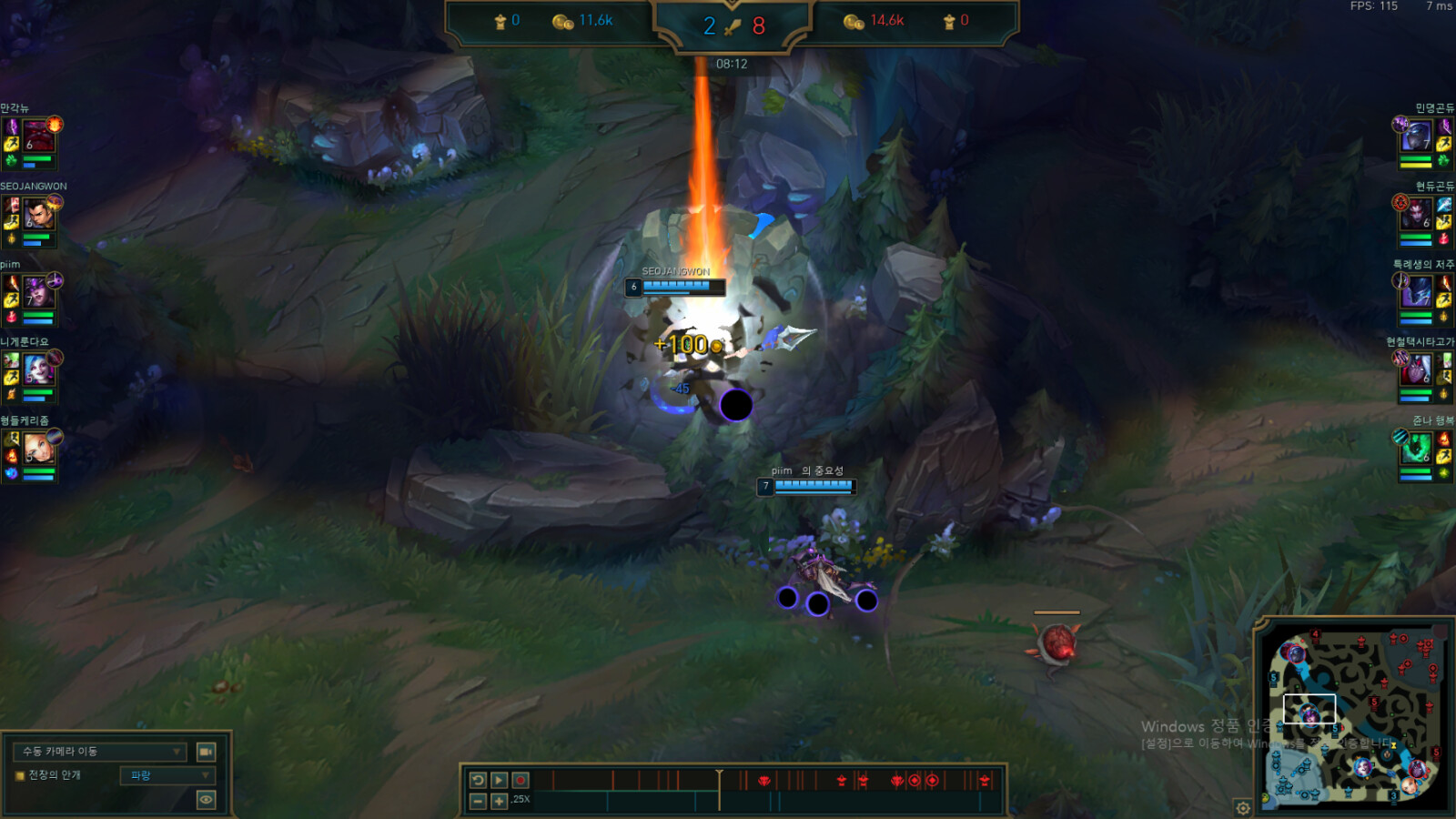Viewport: 1456px width, 819px height.
Task: Select the top blue team champion portrait
Action: 39,137
